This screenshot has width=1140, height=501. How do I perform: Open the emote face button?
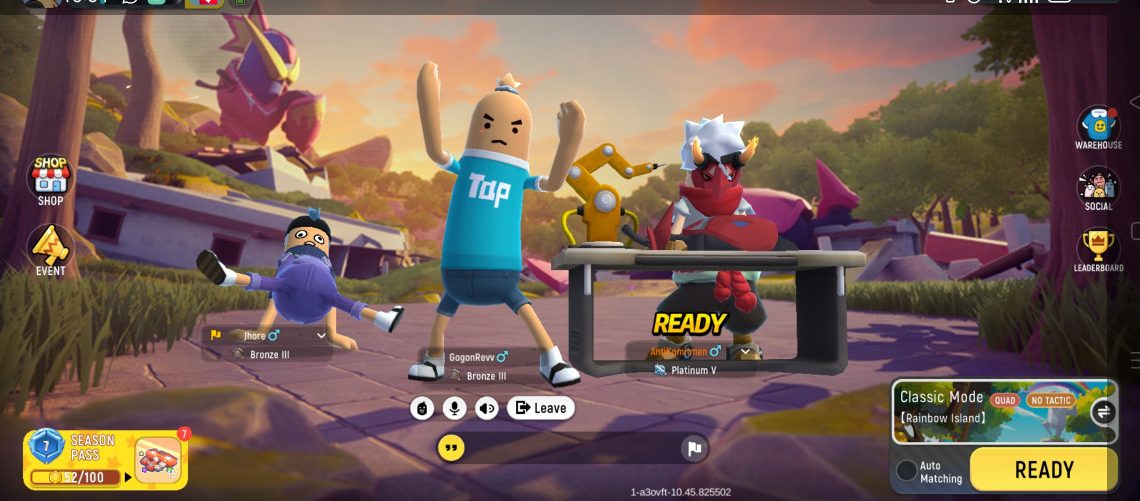[422, 408]
